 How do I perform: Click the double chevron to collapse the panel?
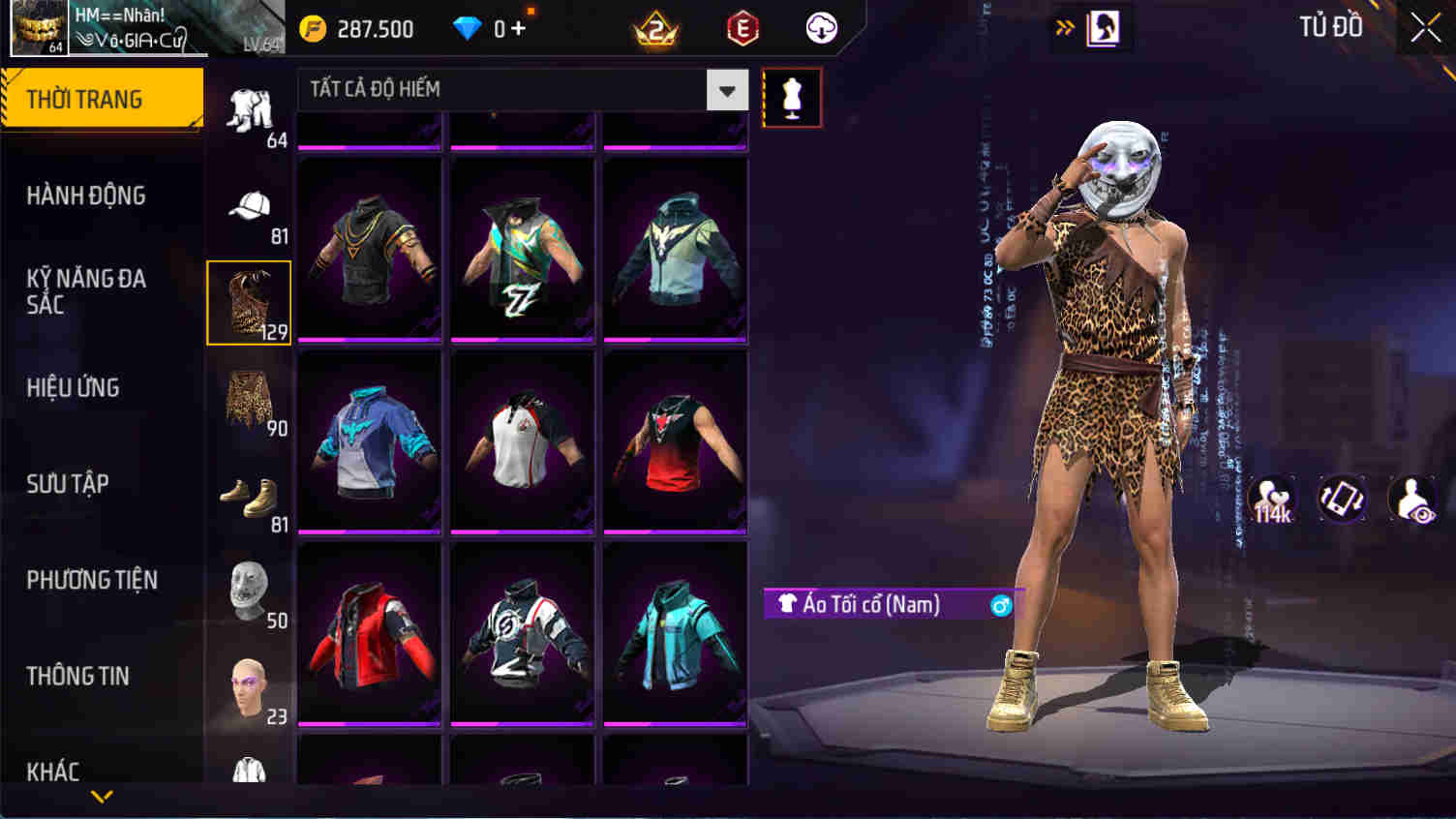(x=1066, y=27)
